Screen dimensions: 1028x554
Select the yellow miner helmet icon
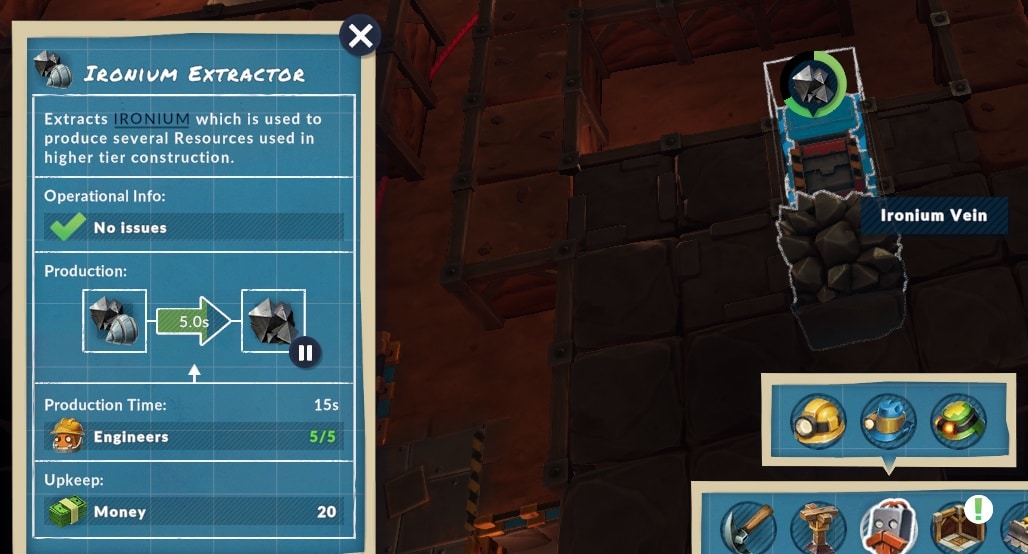pyautogui.click(x=818, y=420)
